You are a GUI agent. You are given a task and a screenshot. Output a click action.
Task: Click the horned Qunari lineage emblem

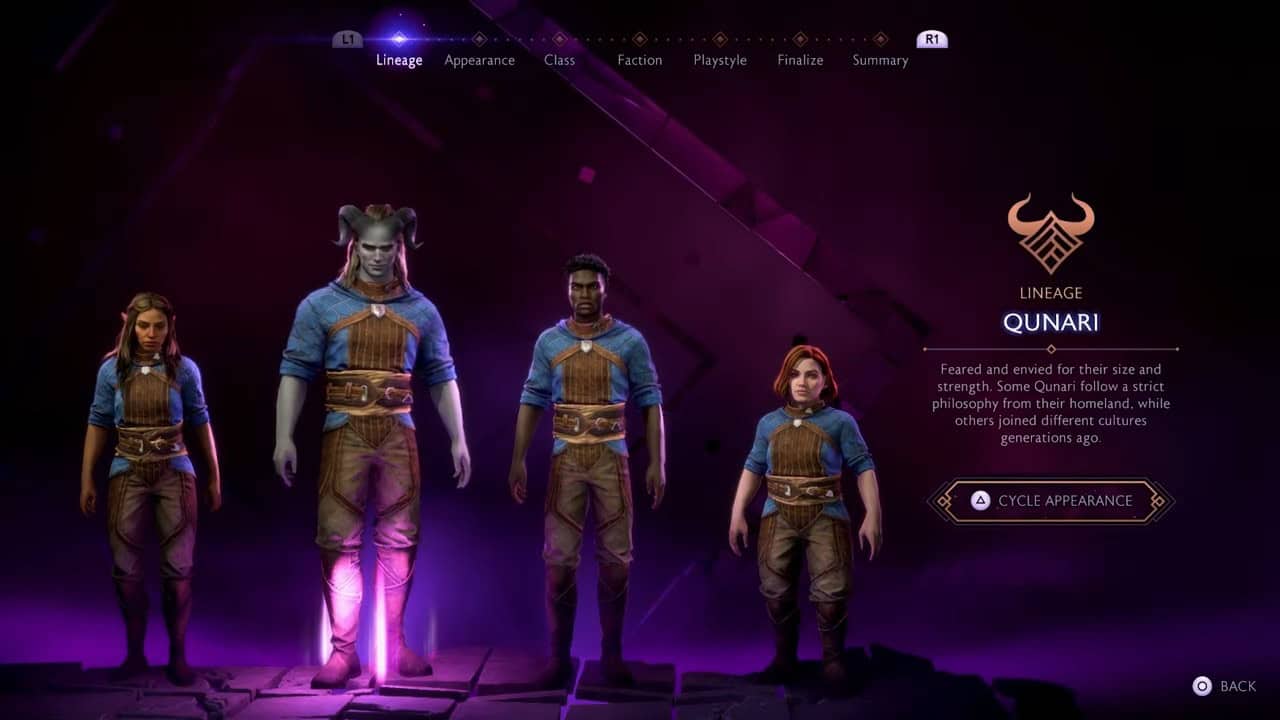pos(1052,231)
